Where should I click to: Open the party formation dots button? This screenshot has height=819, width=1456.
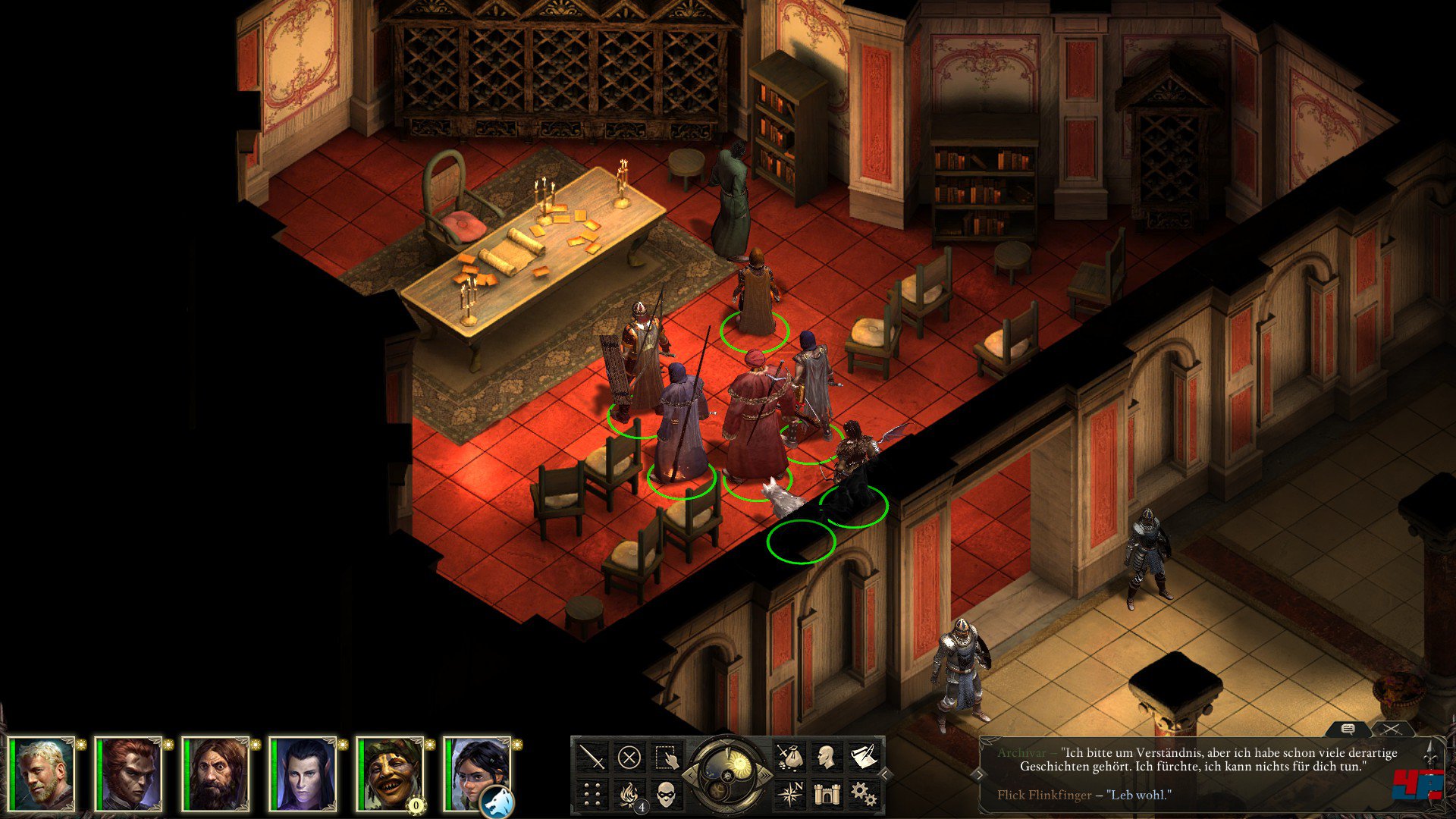(592, 794)
